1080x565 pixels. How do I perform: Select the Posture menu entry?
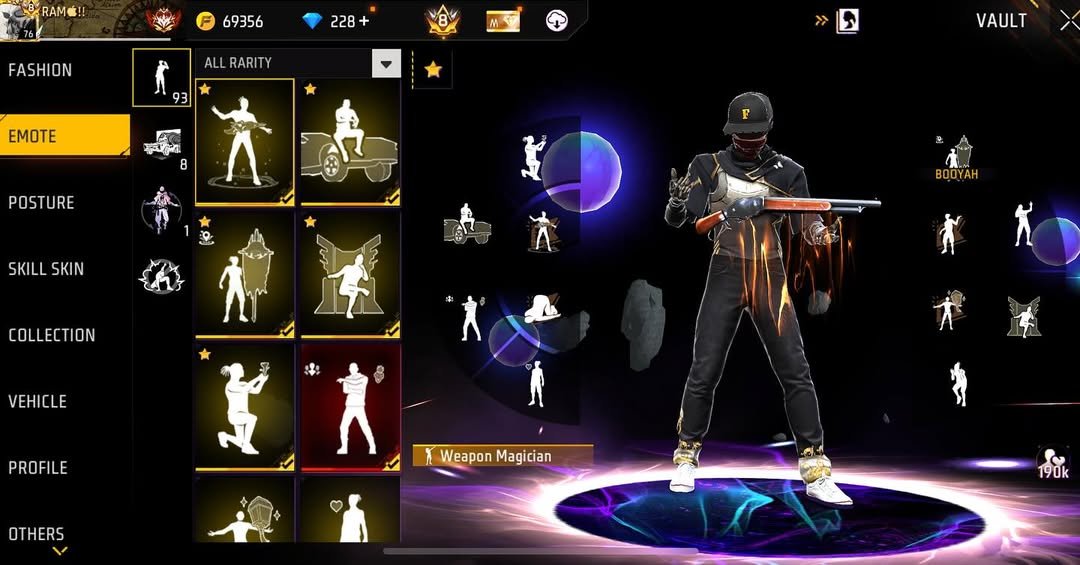[x=41, y=203]
